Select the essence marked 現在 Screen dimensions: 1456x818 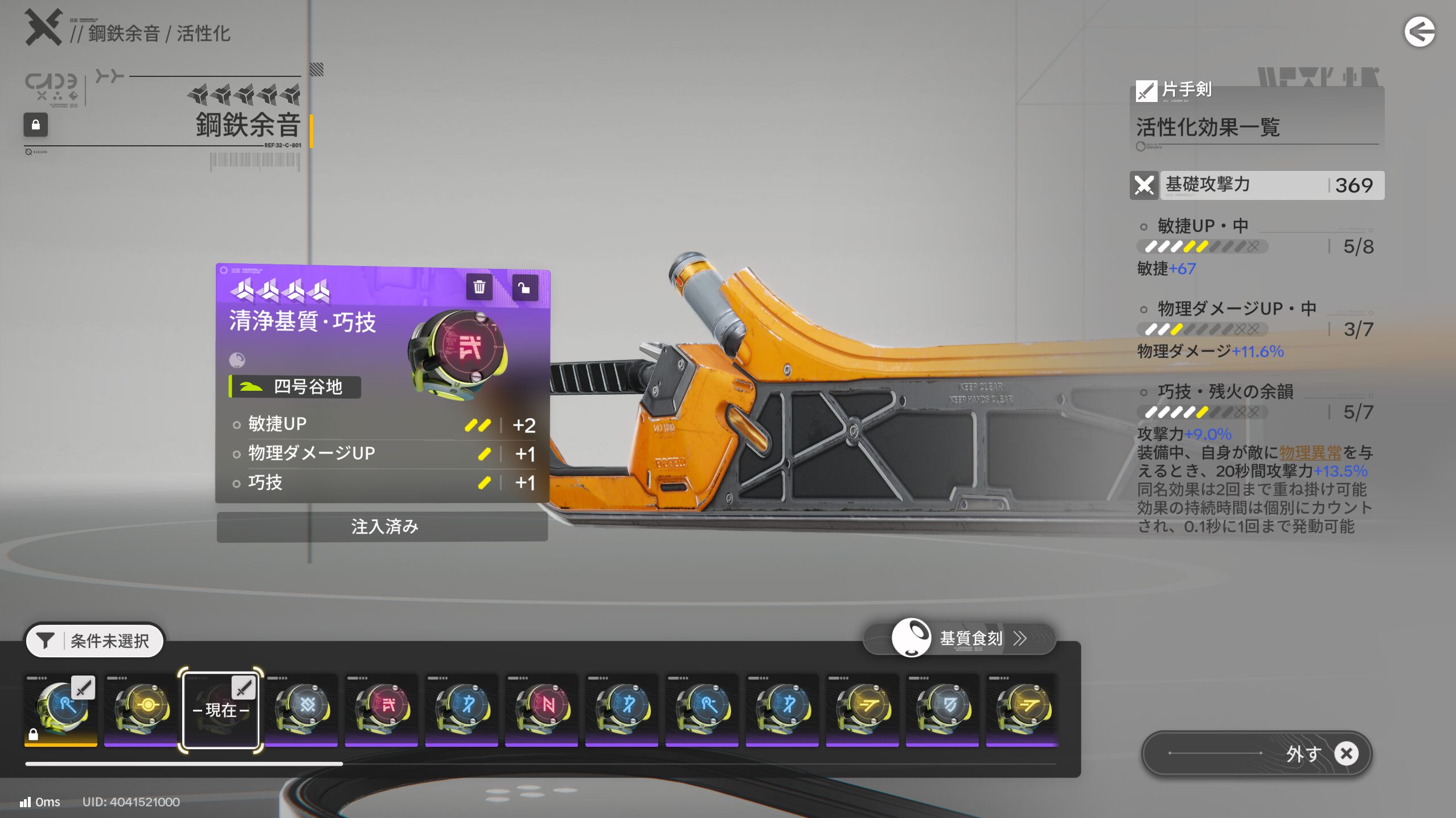[x=220, y=709]
